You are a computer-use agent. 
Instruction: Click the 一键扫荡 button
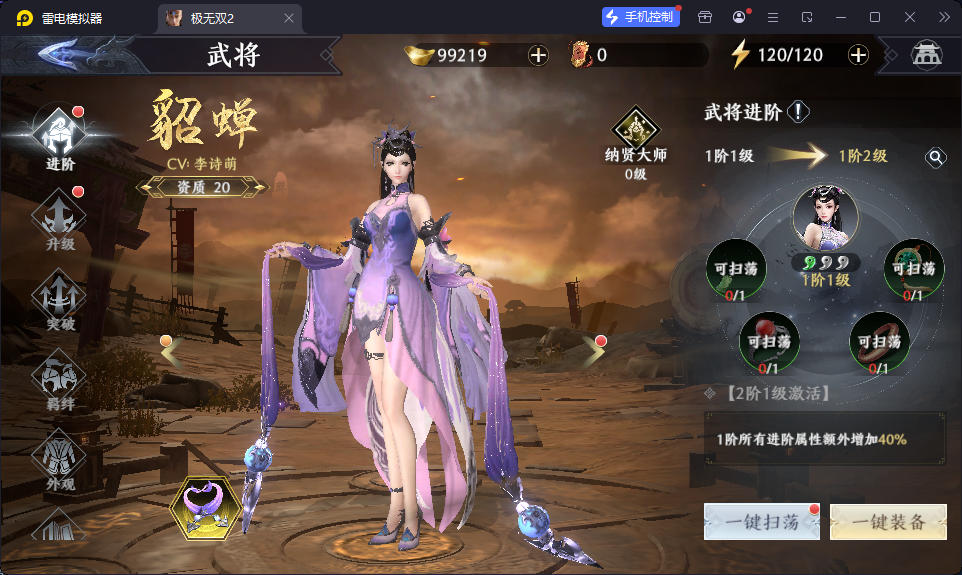tap(760, 521)
